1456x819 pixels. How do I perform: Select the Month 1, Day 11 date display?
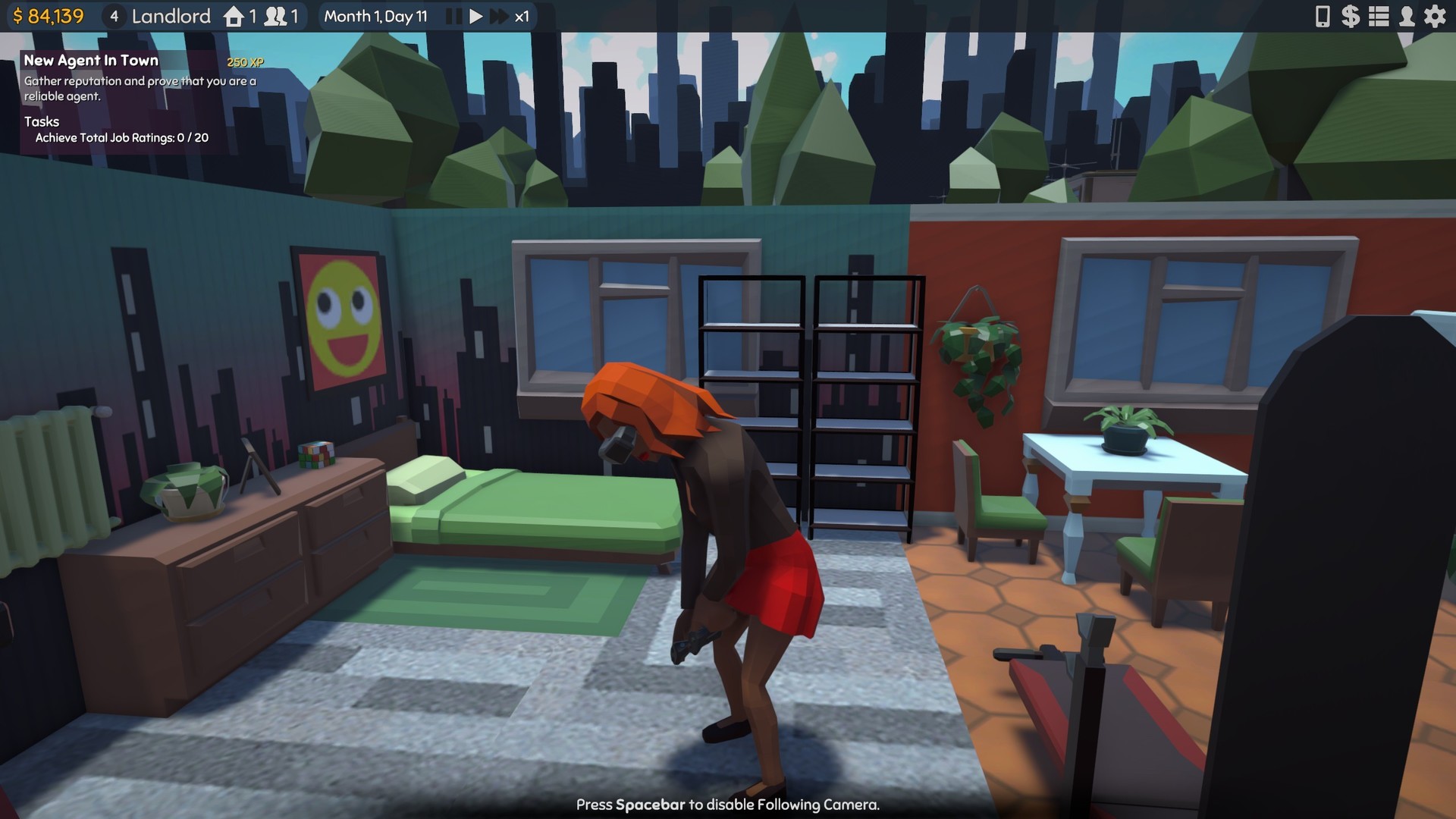[376, 16]
